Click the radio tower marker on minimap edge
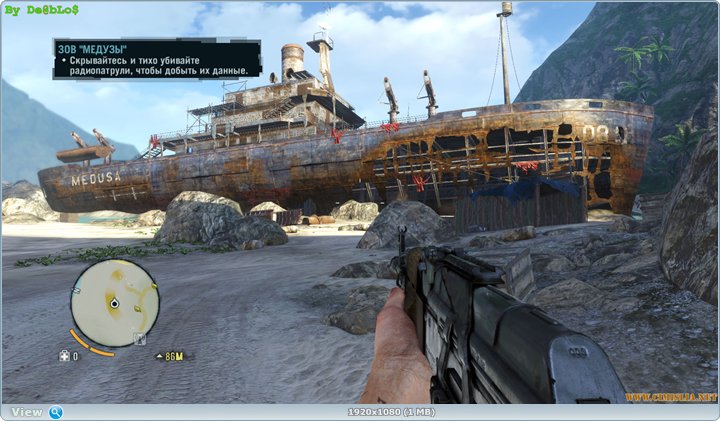The height and width of the screenshot is (421, 720). (139, 339)
